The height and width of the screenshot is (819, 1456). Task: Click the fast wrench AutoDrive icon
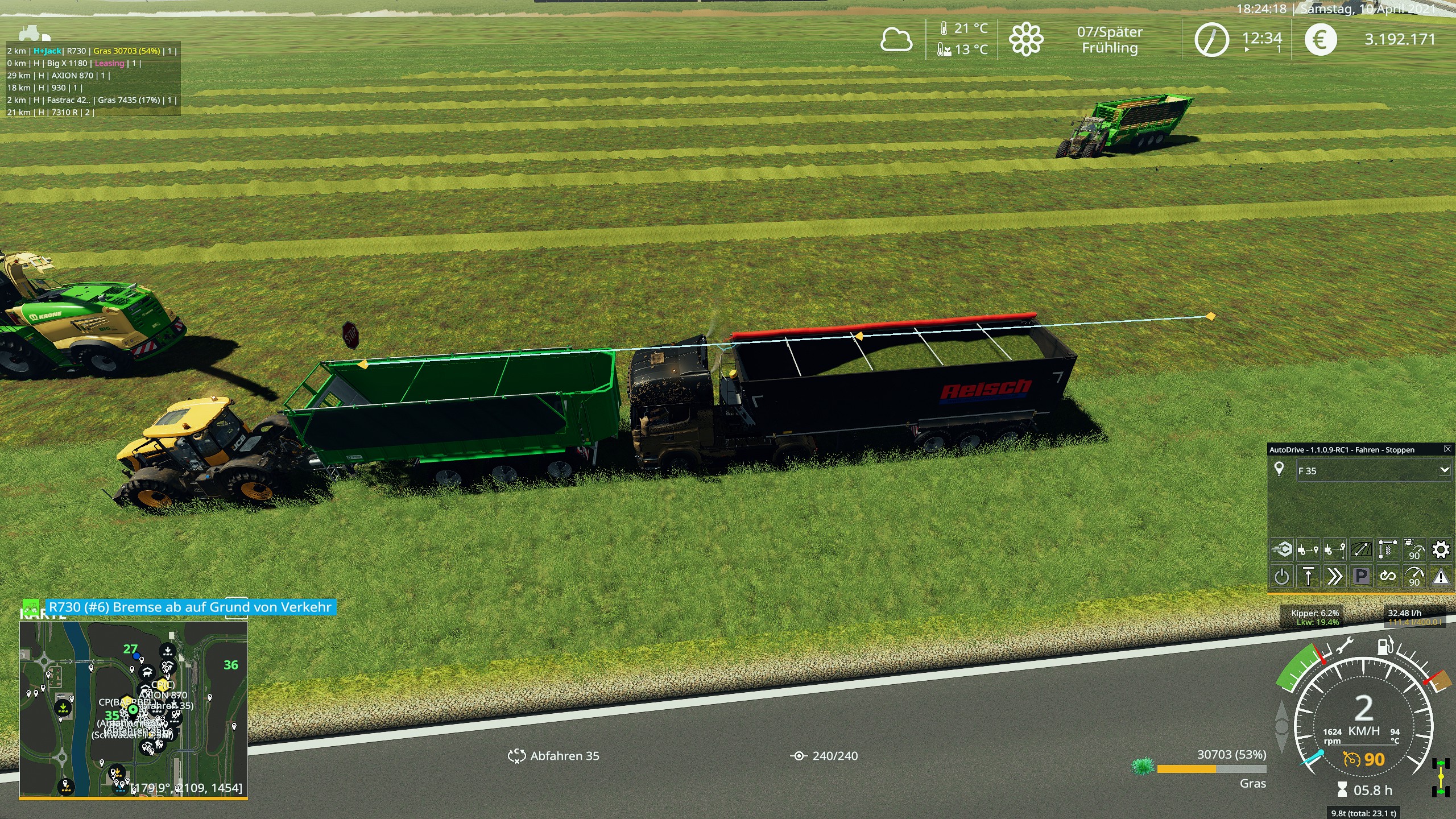pos(1281,549)
